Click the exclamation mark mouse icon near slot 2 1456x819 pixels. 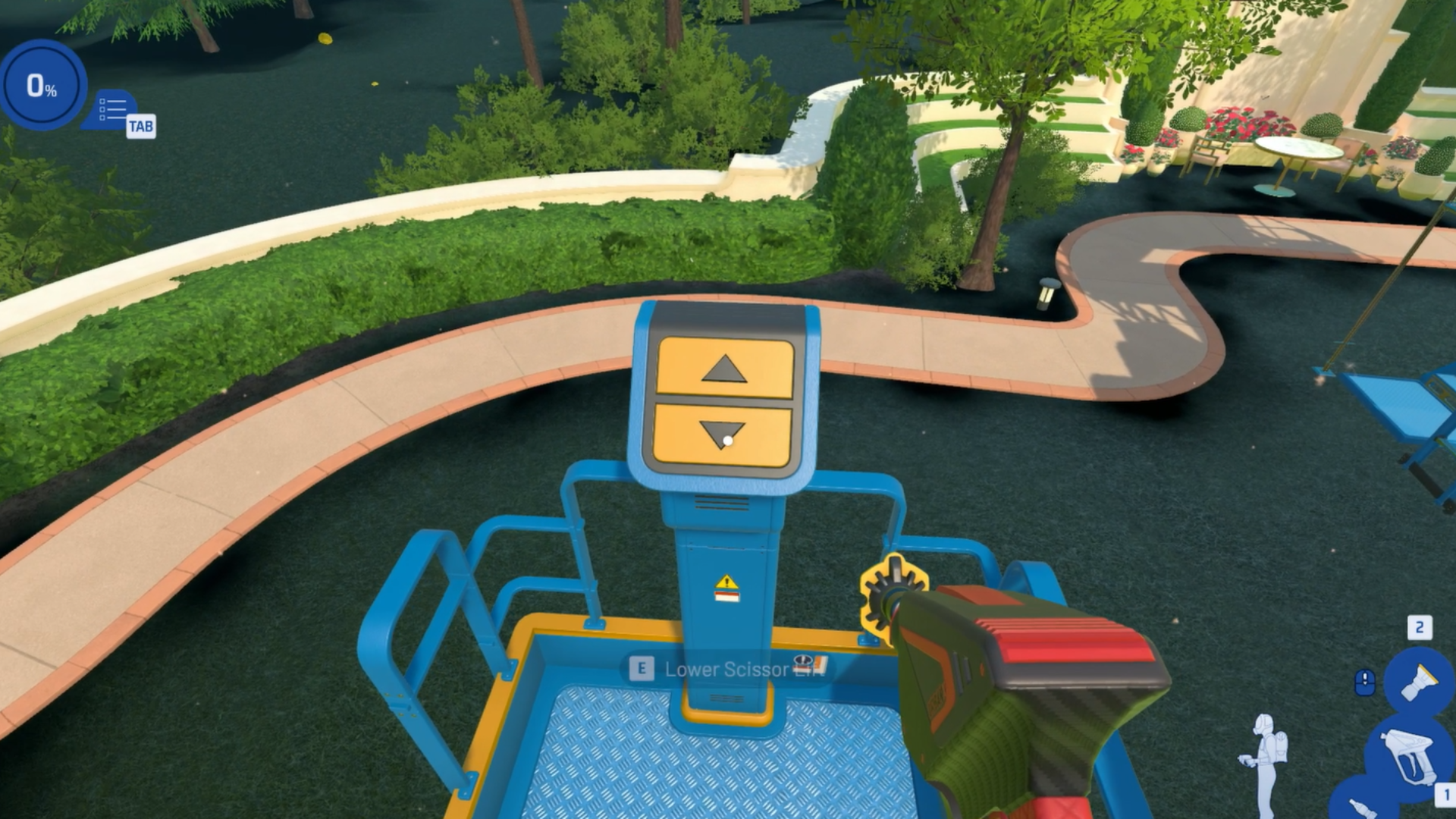pos(1365,681)
